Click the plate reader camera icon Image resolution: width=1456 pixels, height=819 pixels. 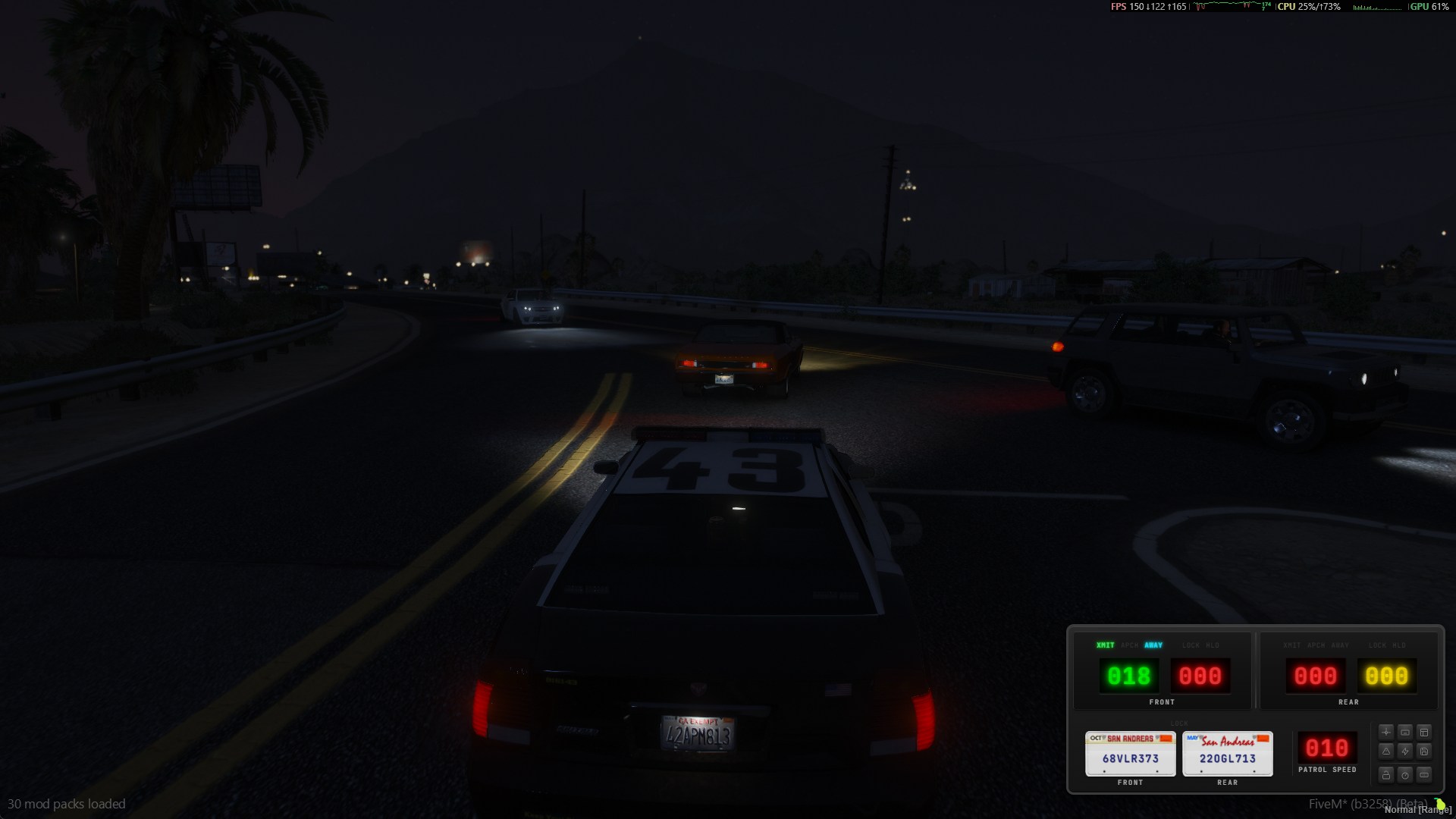coord(1404,732)
